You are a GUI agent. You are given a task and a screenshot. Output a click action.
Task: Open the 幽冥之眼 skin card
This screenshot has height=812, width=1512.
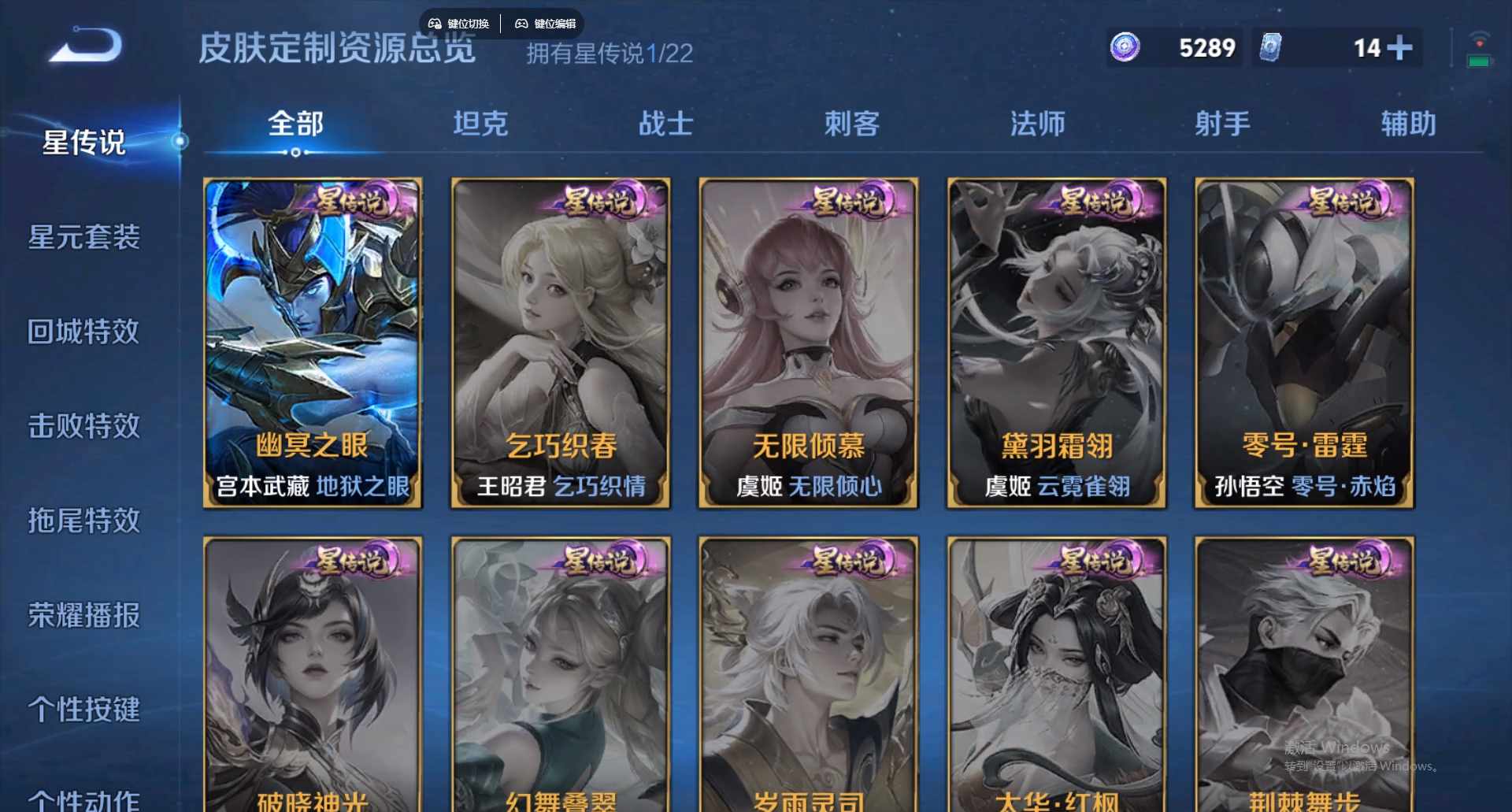312,343
